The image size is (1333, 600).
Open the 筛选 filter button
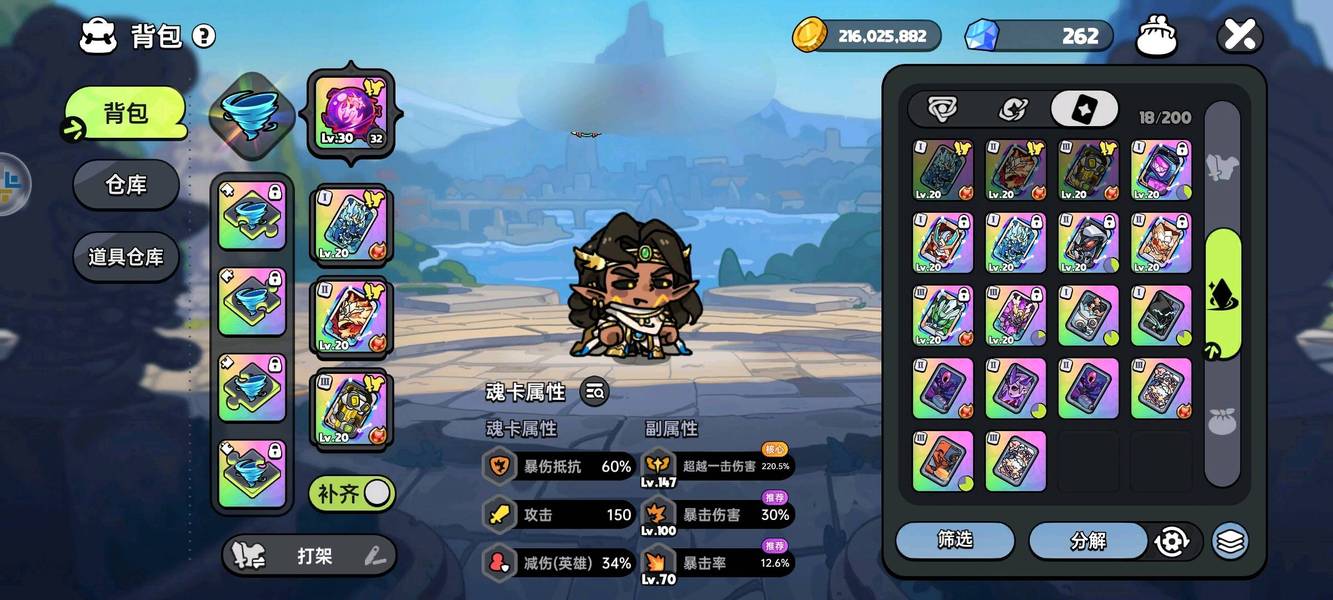[954, 540]
